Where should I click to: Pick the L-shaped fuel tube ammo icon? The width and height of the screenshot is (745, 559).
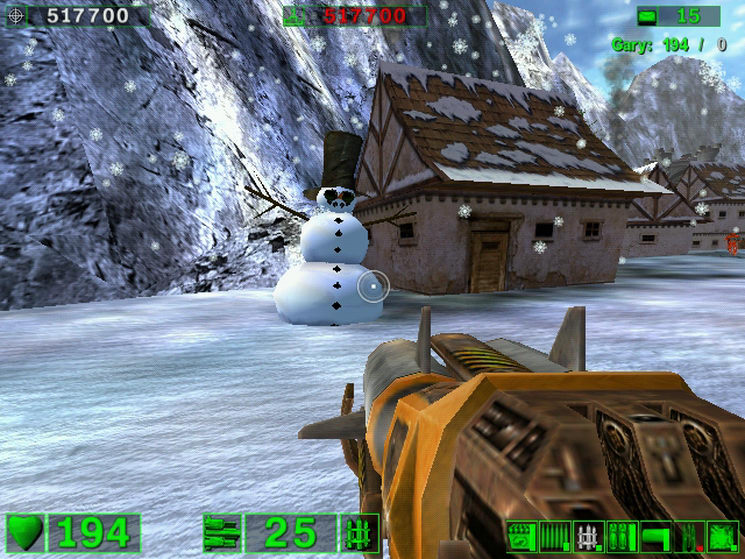tap(655, 536)
